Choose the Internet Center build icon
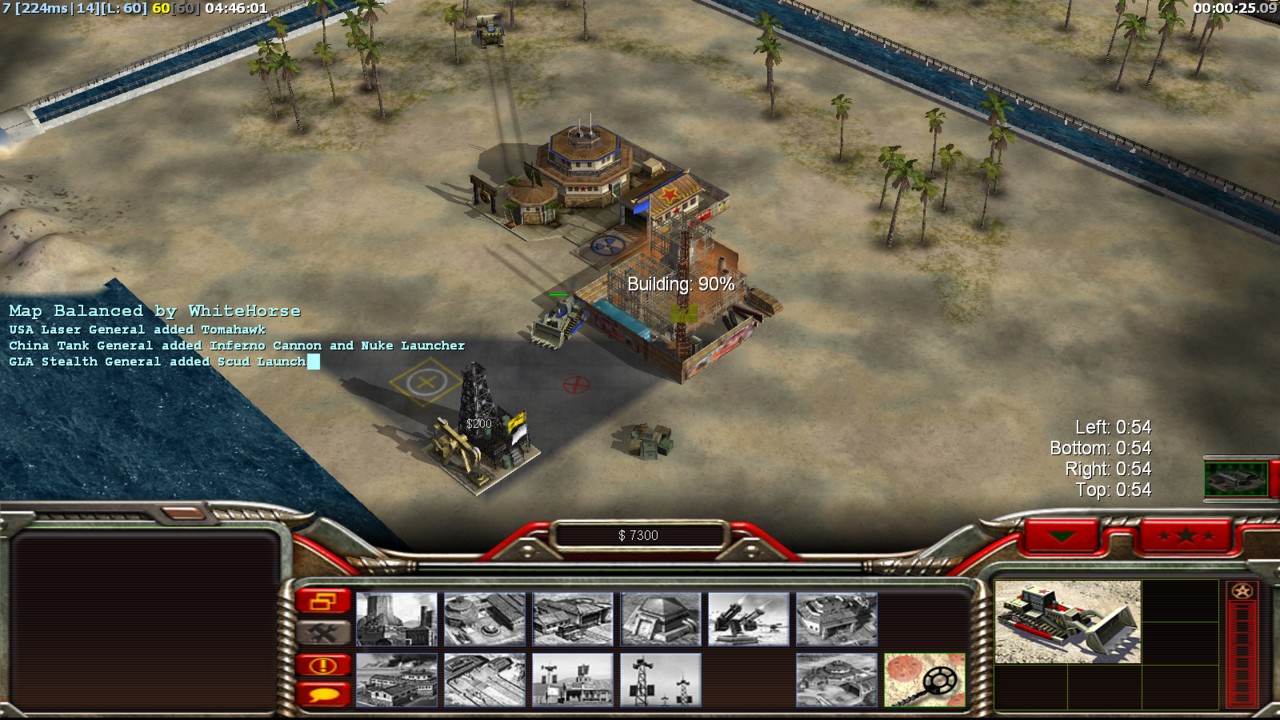Screen dimensions: 1280x720 point(573,680)
